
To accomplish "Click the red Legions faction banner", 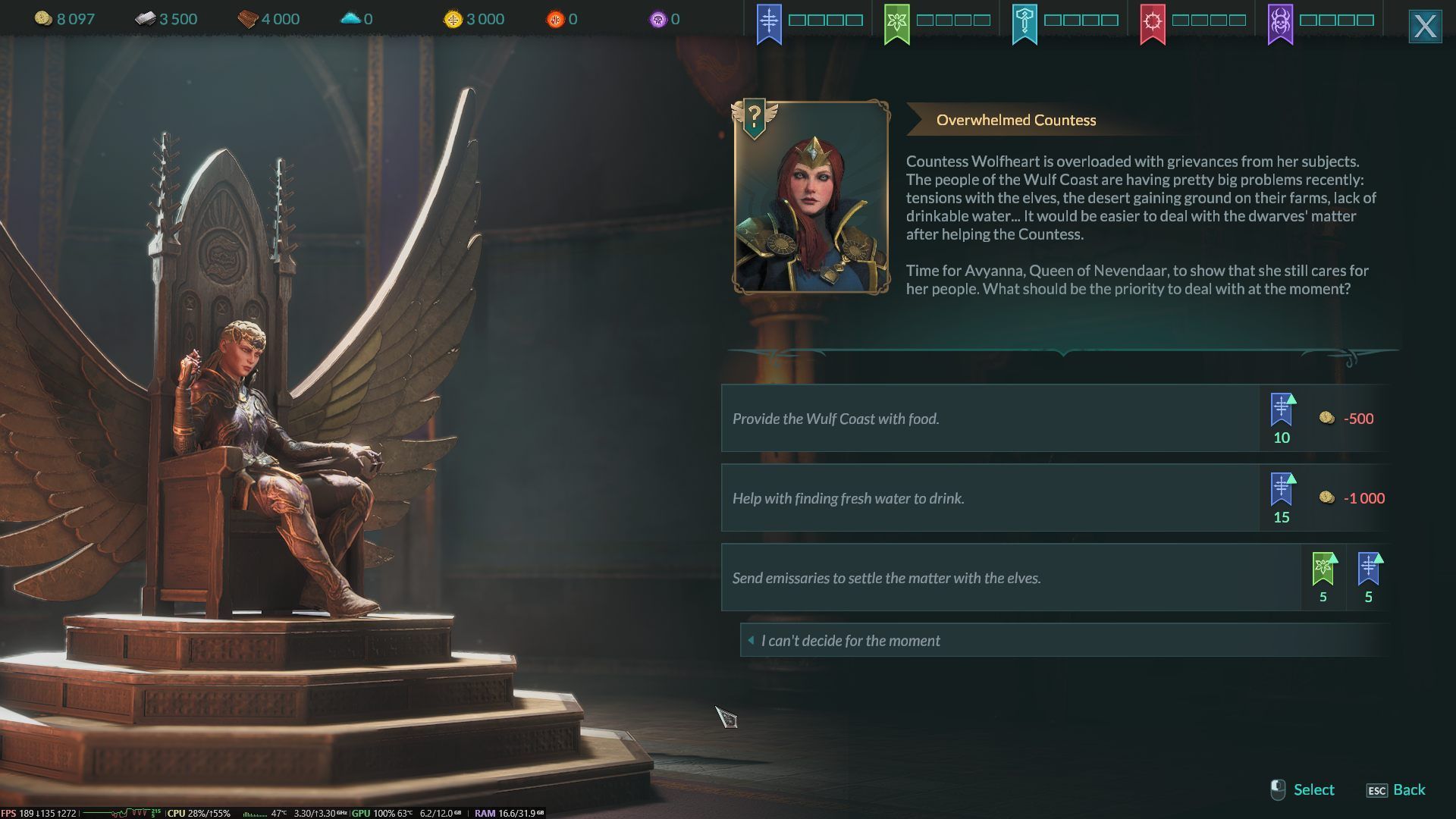I will 1153,23.
